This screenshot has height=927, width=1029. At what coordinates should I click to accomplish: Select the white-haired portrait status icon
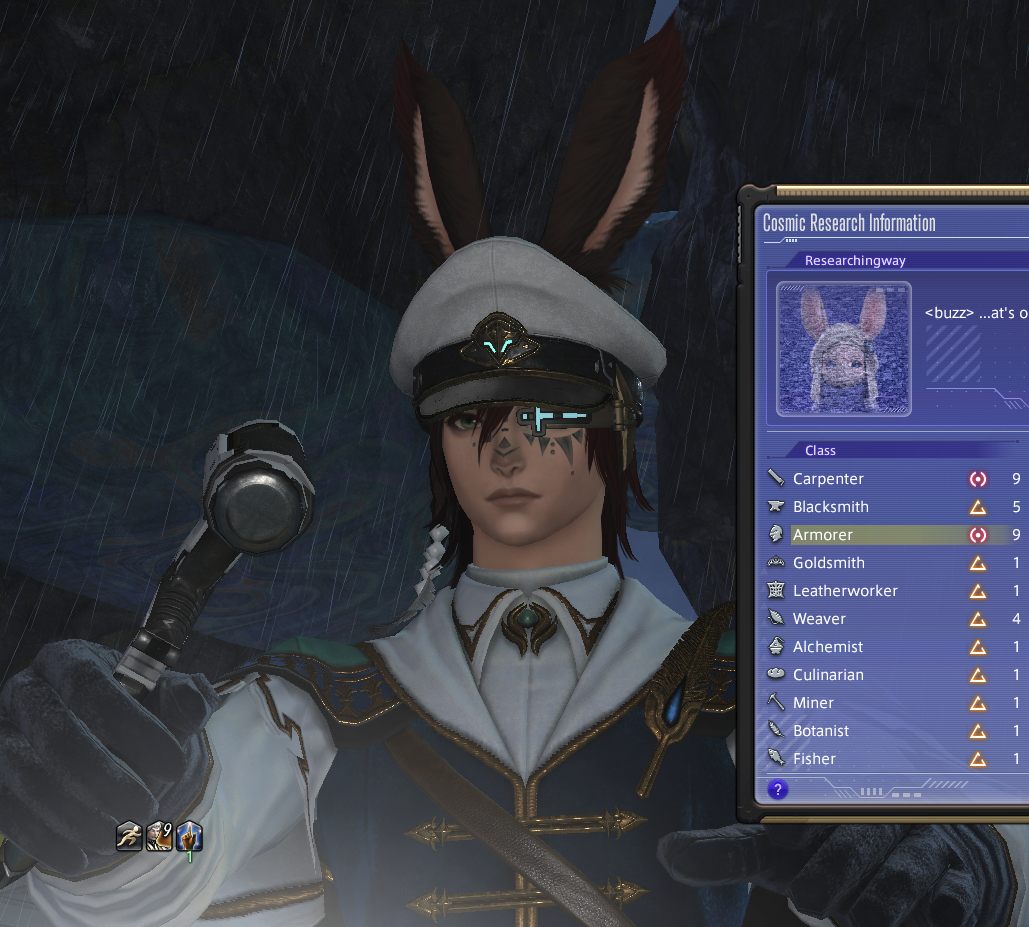tap(160, 835)
